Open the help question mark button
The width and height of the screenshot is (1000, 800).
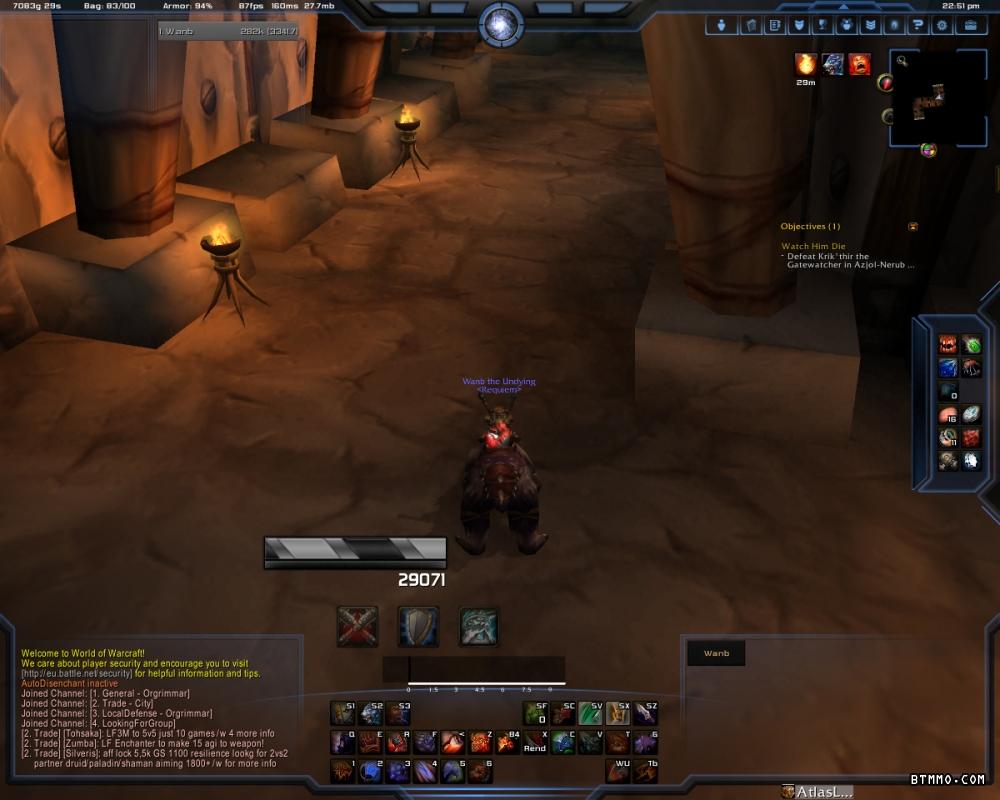pyautogui.click(x=917, y=26)
